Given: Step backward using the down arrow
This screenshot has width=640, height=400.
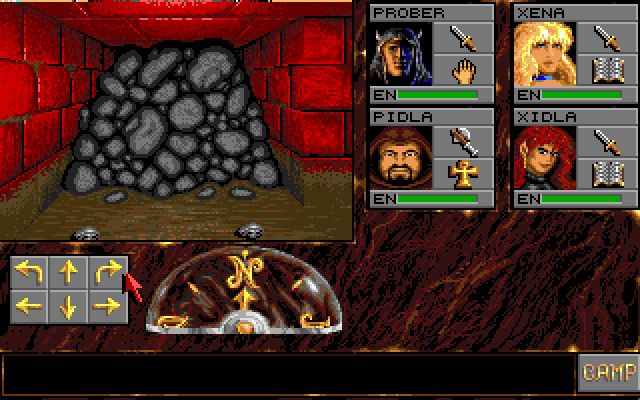Looking at the screenshot, I should (68, 306).
